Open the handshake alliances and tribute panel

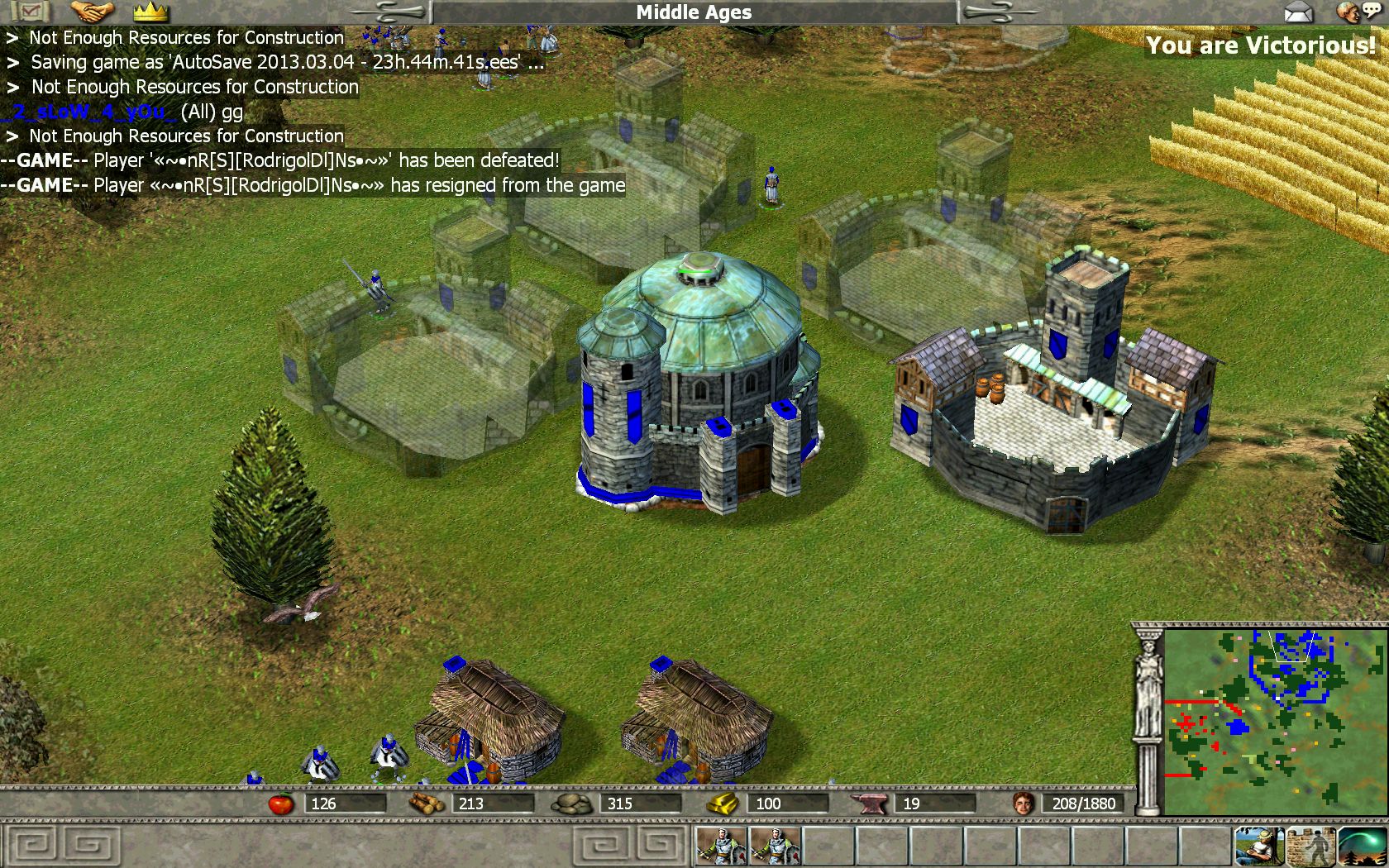[x=92, y=12]
